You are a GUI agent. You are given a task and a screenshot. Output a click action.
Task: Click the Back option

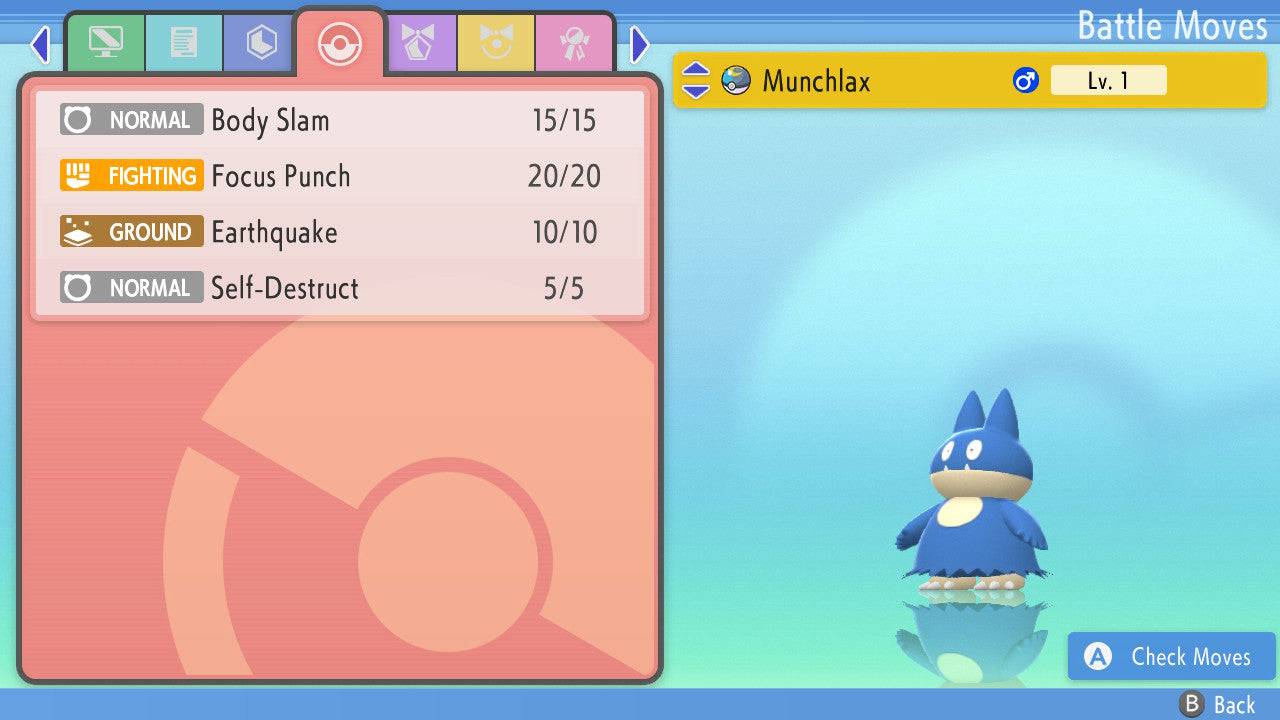click(x=1218, y=703)
